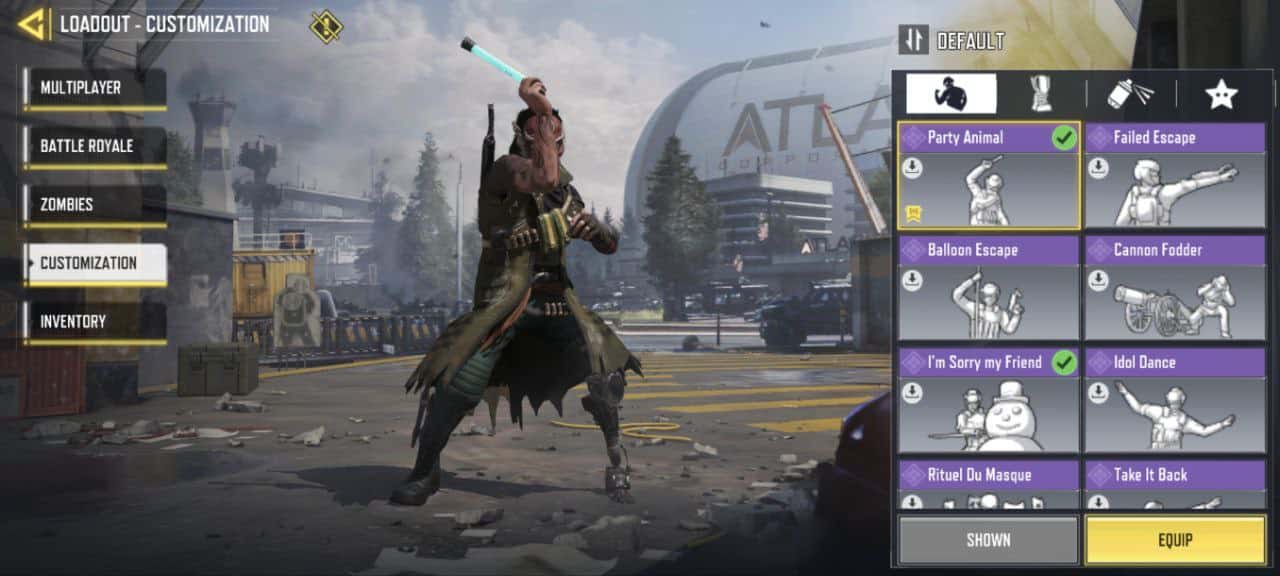Viewport: 1280px width, 576px height.
Task: Select the Party Animal emote
Action: [x=988, y=176]
